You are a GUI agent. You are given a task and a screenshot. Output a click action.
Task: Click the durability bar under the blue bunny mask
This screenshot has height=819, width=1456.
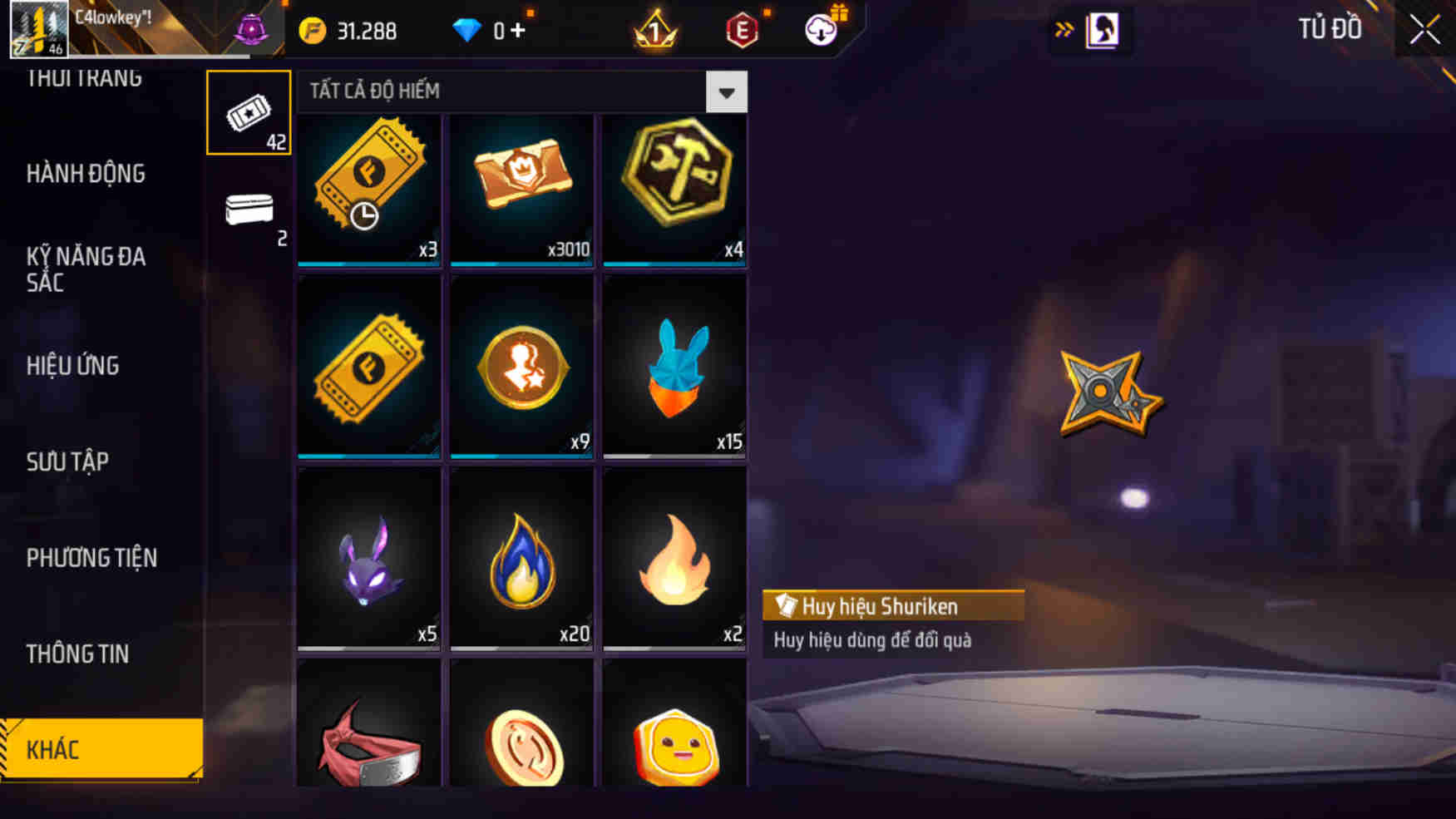[675, 455]
